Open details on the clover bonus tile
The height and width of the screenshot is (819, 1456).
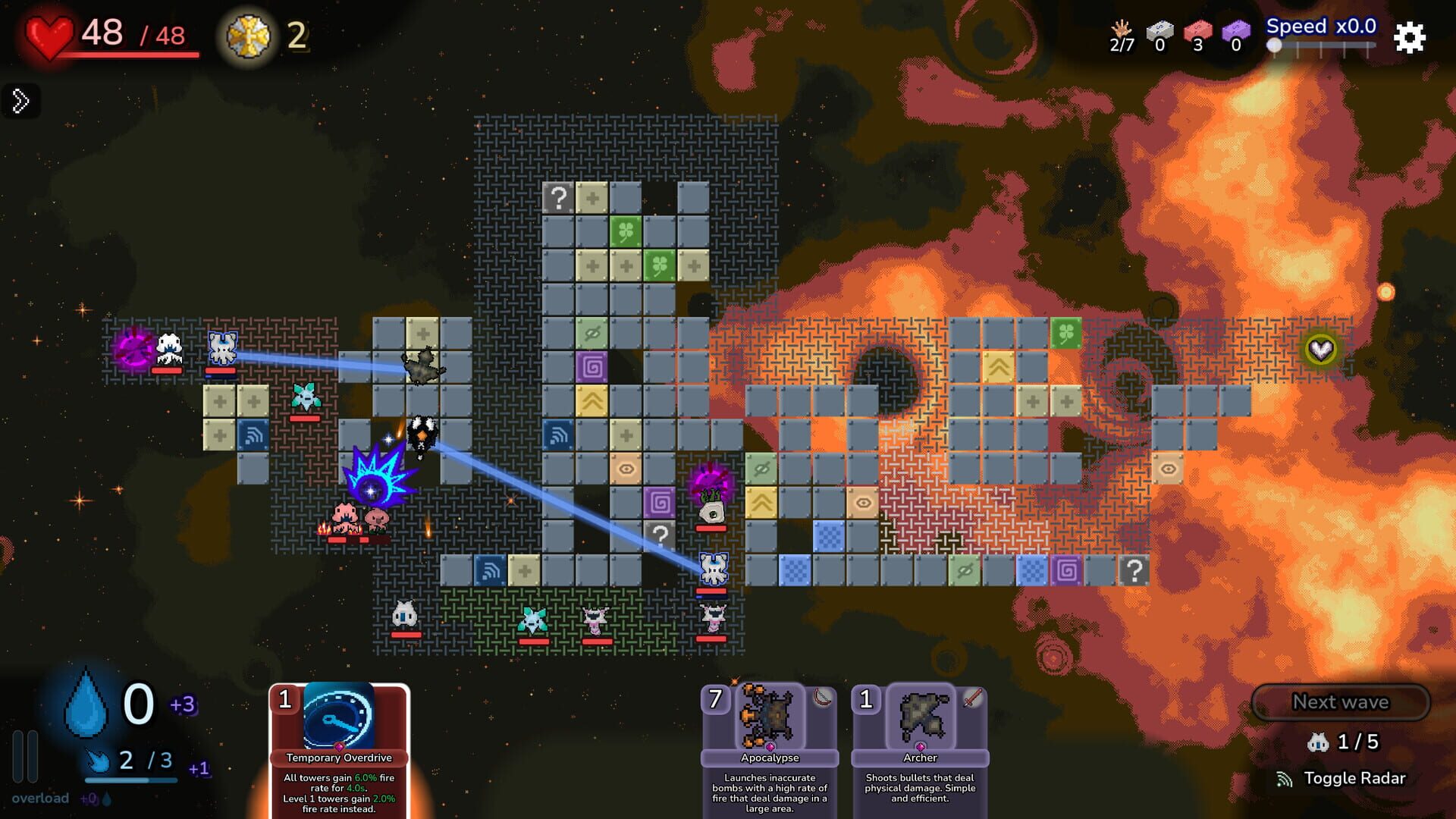(x=626, y=233)
